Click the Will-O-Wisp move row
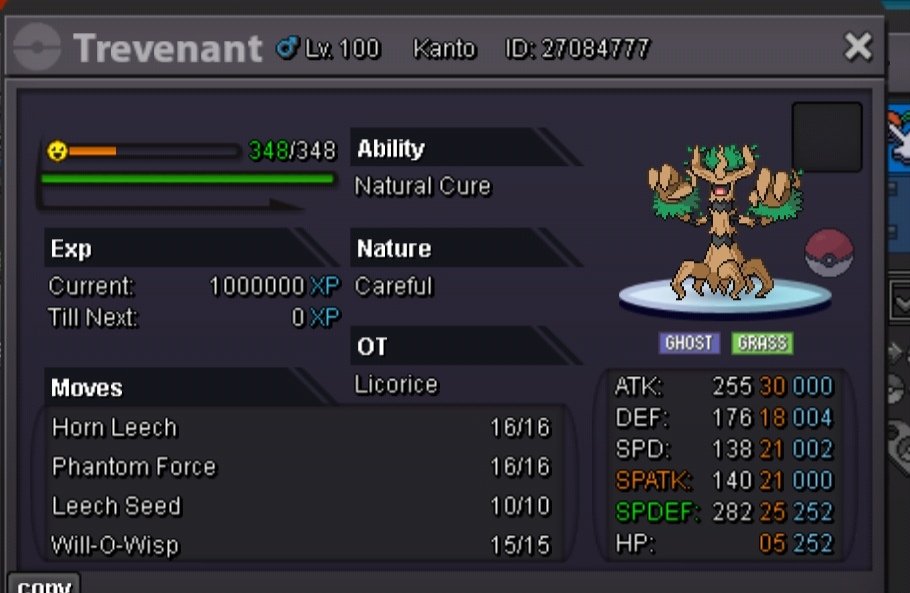910x593 pixels. [x=300, y=545]
